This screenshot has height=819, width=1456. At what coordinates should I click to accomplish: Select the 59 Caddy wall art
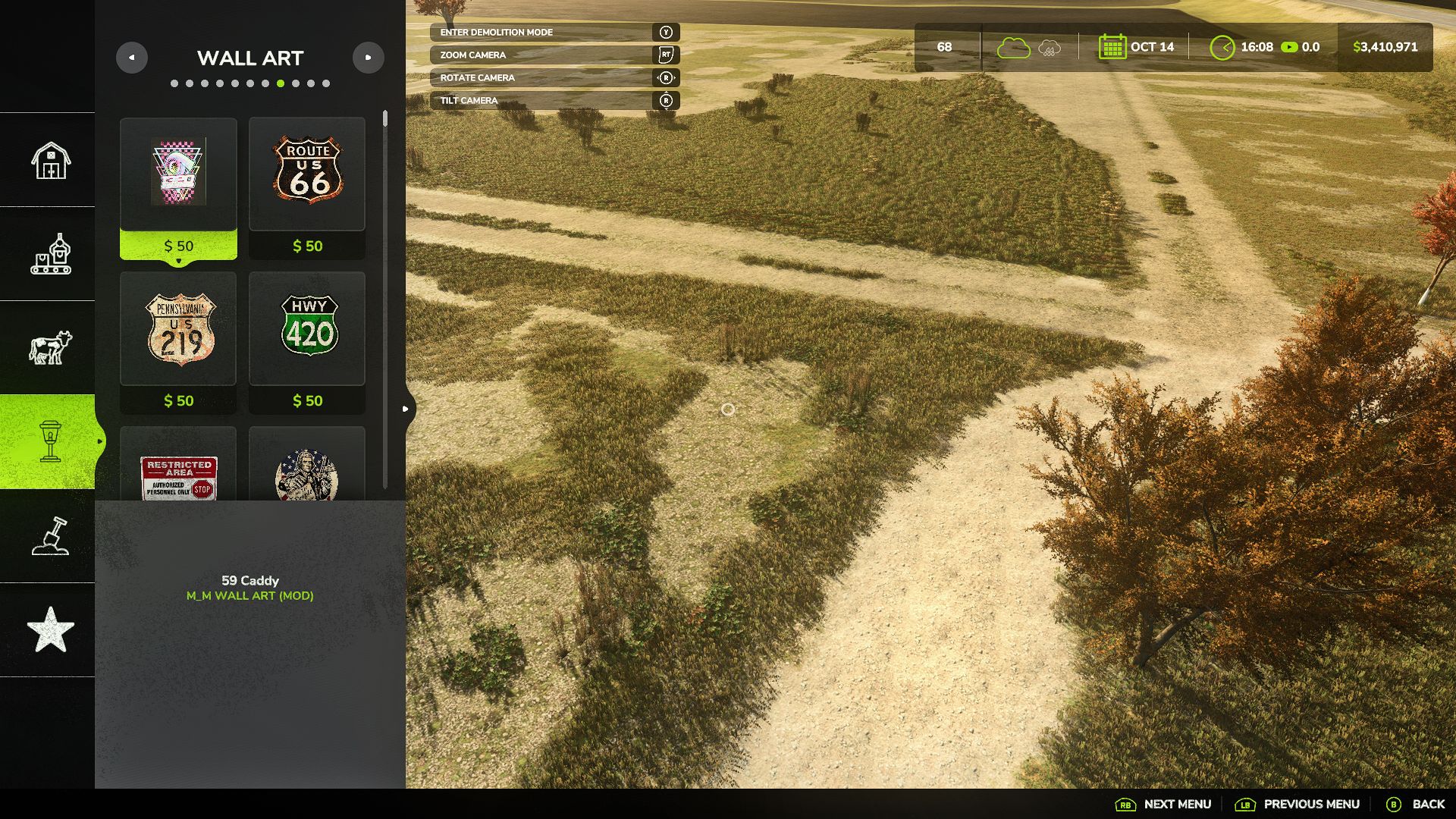click(x=178, y=174)
